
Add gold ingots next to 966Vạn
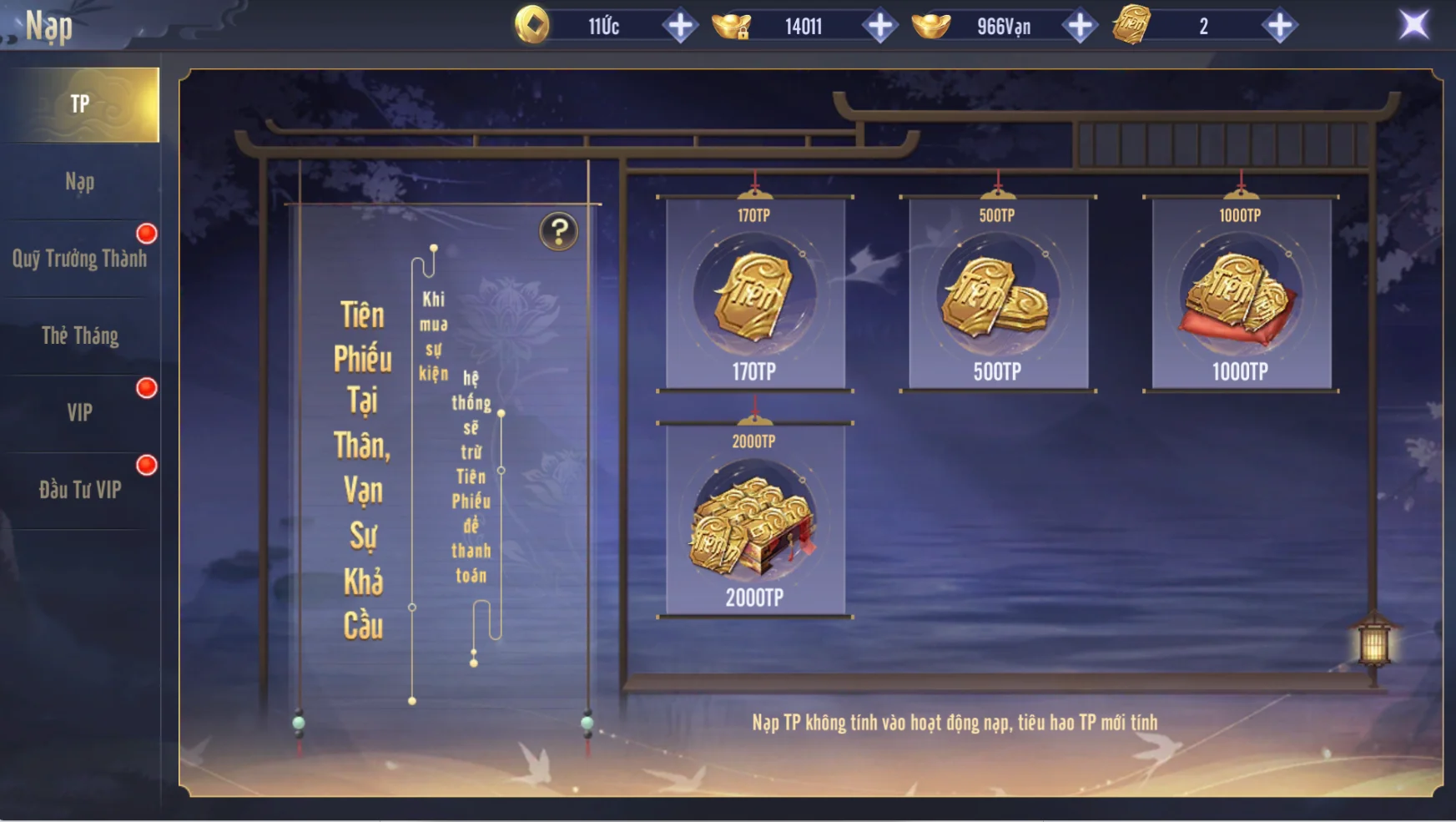[1080, 26]
